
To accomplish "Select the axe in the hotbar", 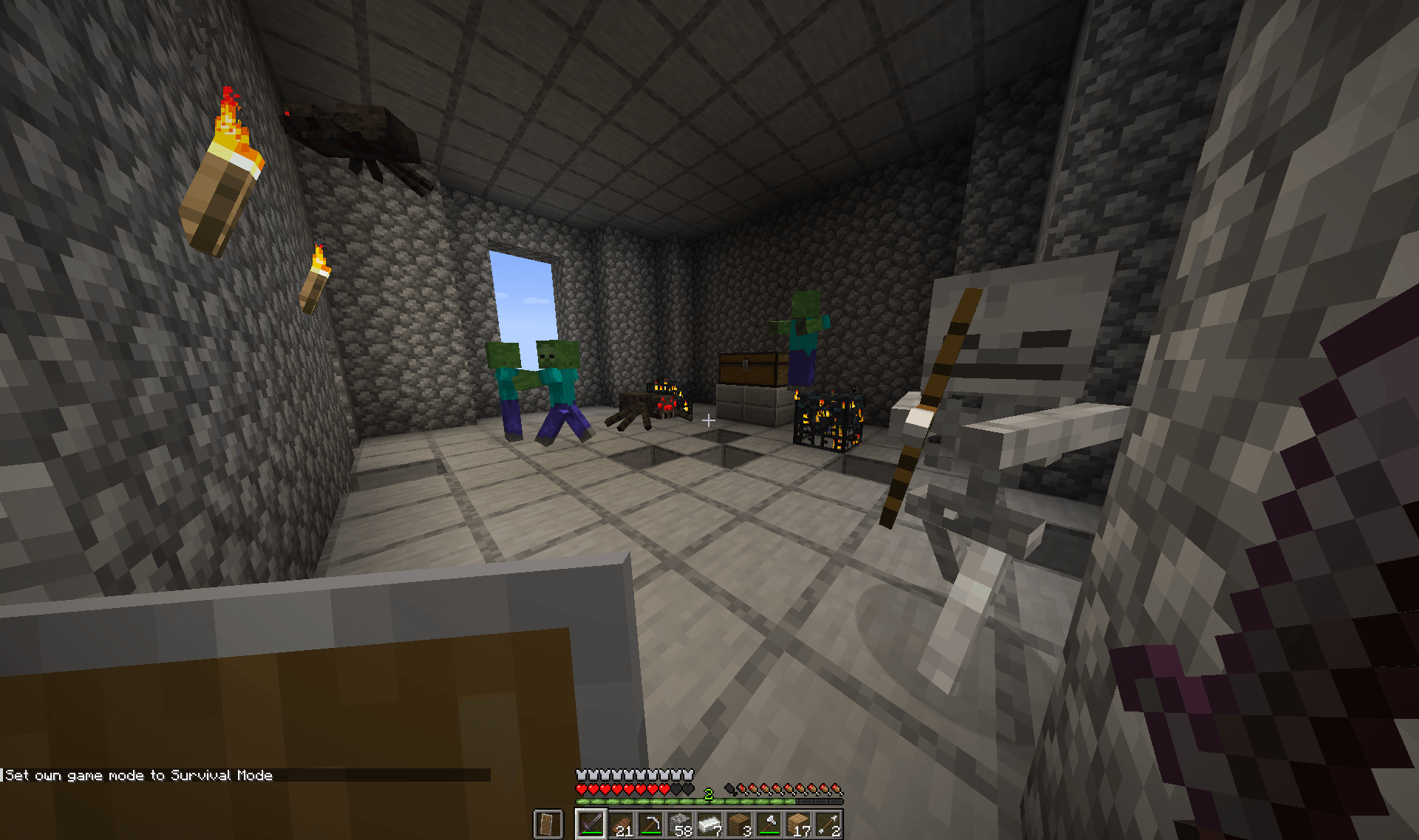I will pos(769,822).
